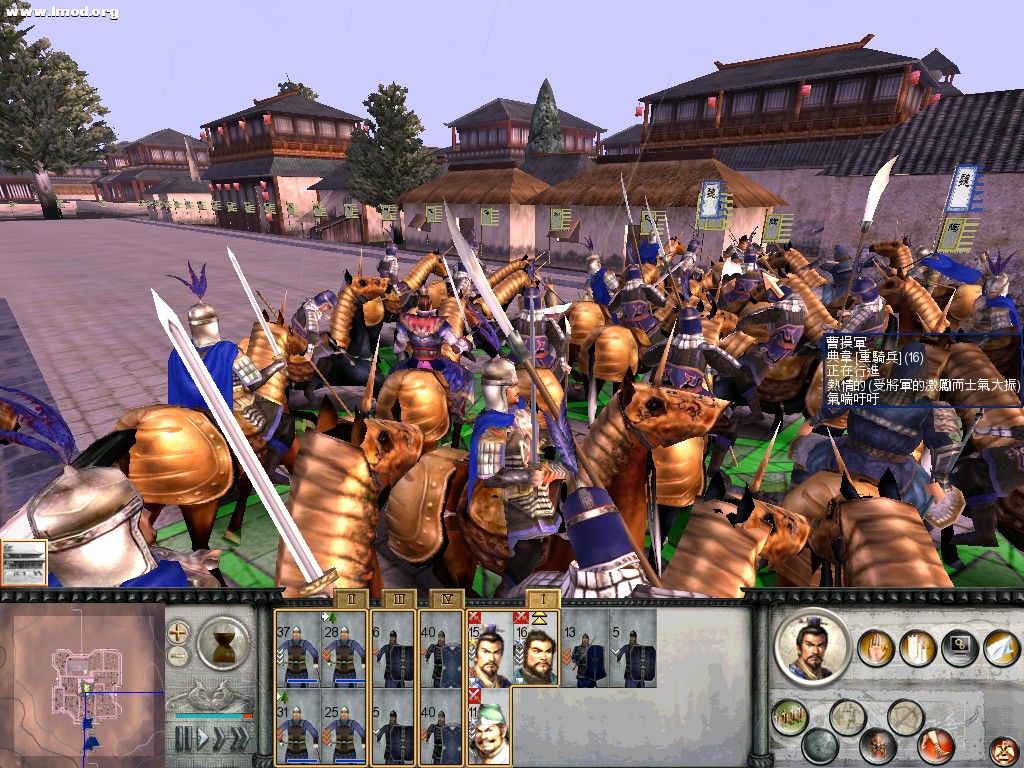Image resolution: width=1024 pixels, height=768 pixels.
Task: Click the large general portrait
Action: tap(812, 647)
